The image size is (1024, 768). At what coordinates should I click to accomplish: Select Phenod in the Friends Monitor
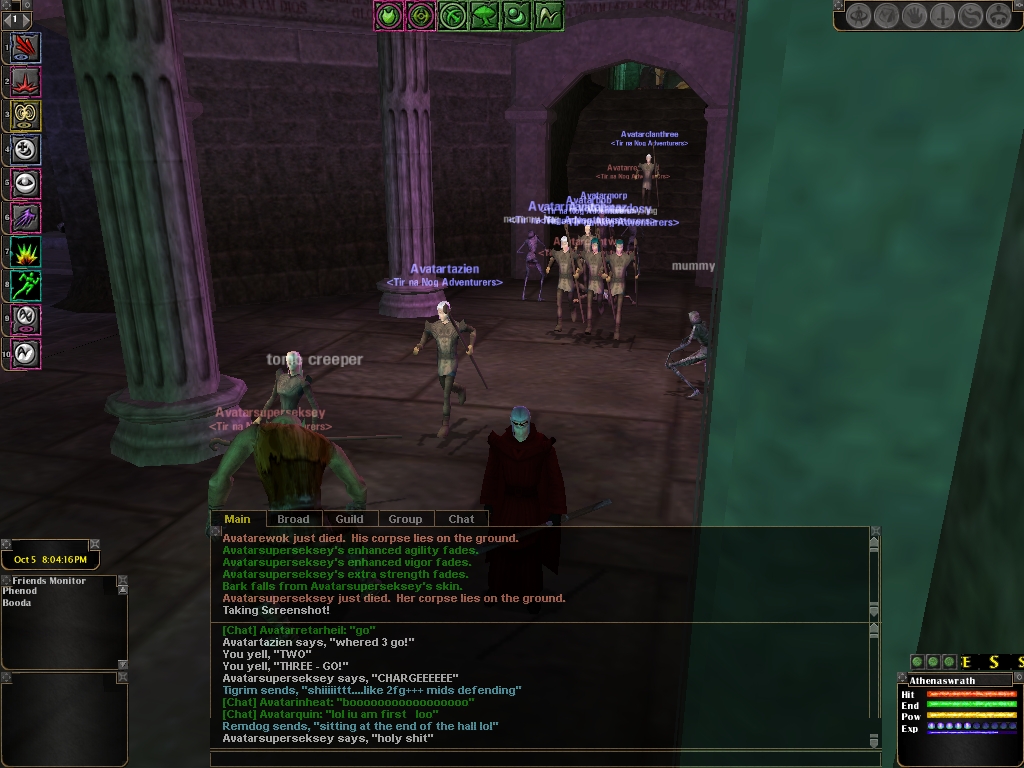click(x=19, y=592)
